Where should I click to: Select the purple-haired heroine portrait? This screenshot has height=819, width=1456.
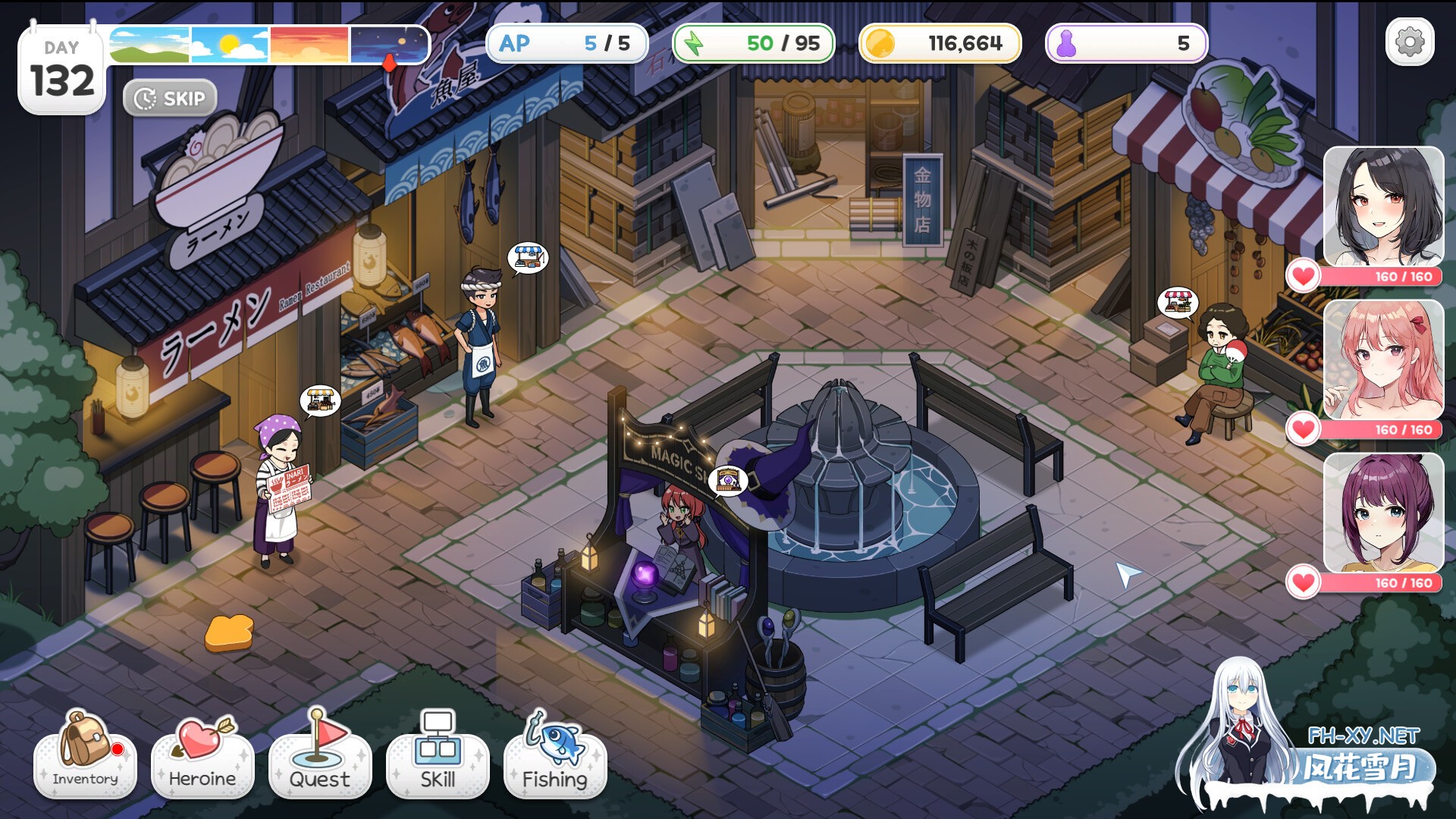click(x=1383, y=513)
